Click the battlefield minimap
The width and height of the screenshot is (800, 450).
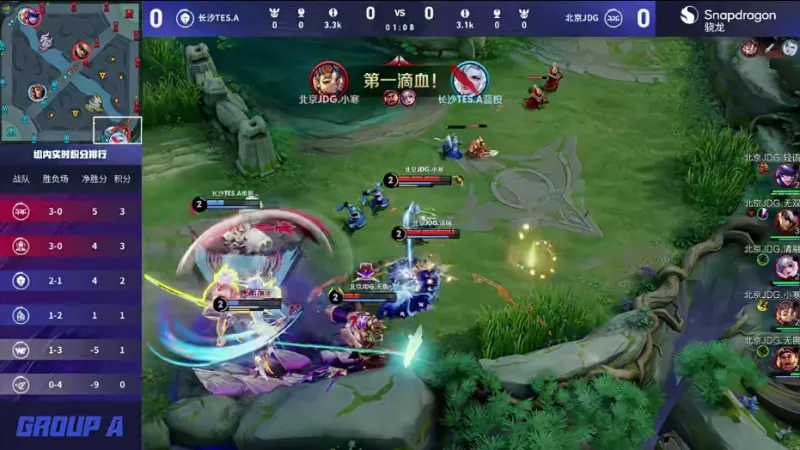(70, 72)
